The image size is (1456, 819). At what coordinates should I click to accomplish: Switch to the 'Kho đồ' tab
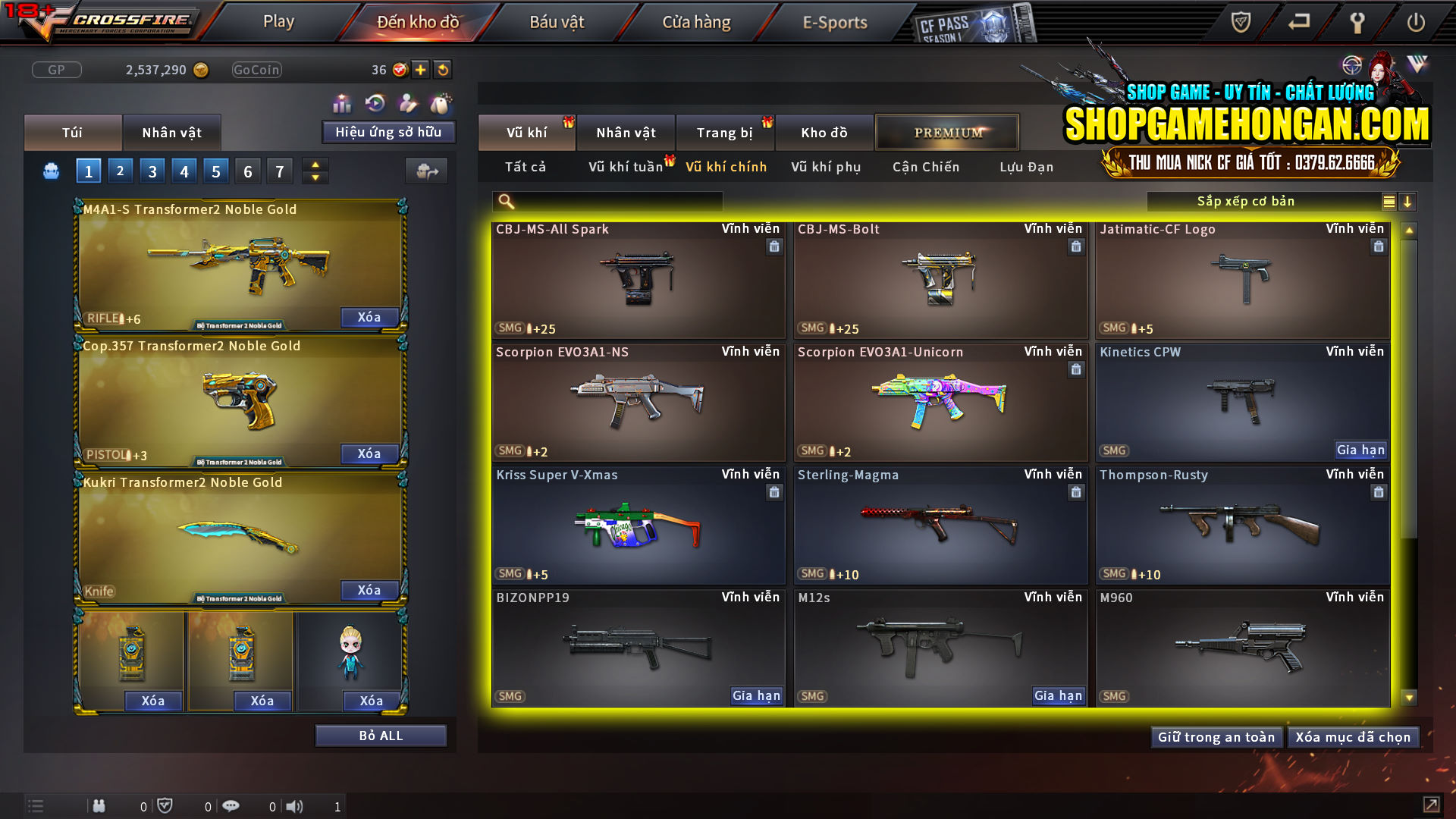pyautogui.click(x=824, y=132)
